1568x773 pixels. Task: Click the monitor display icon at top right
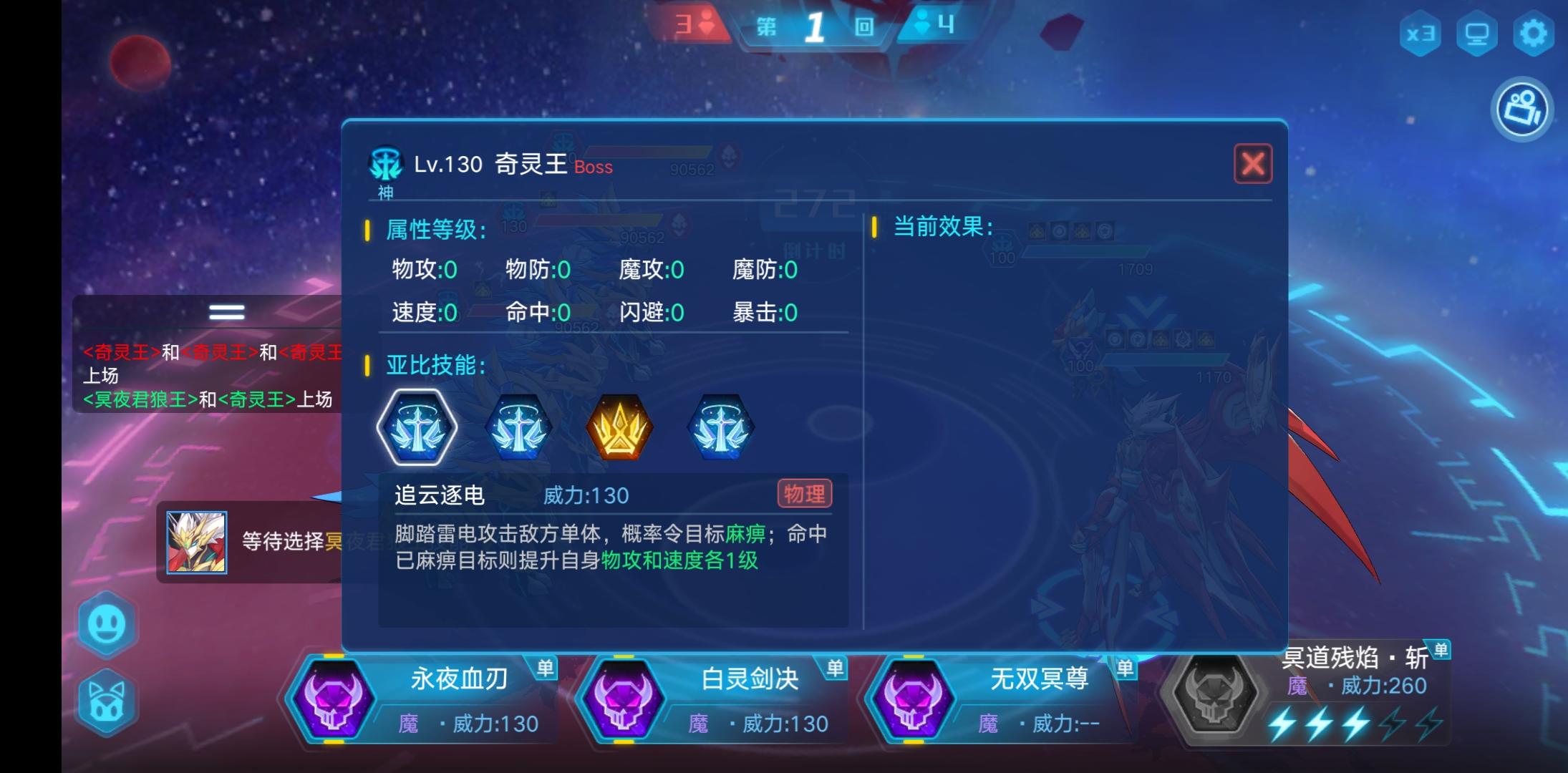(1478, 34)
